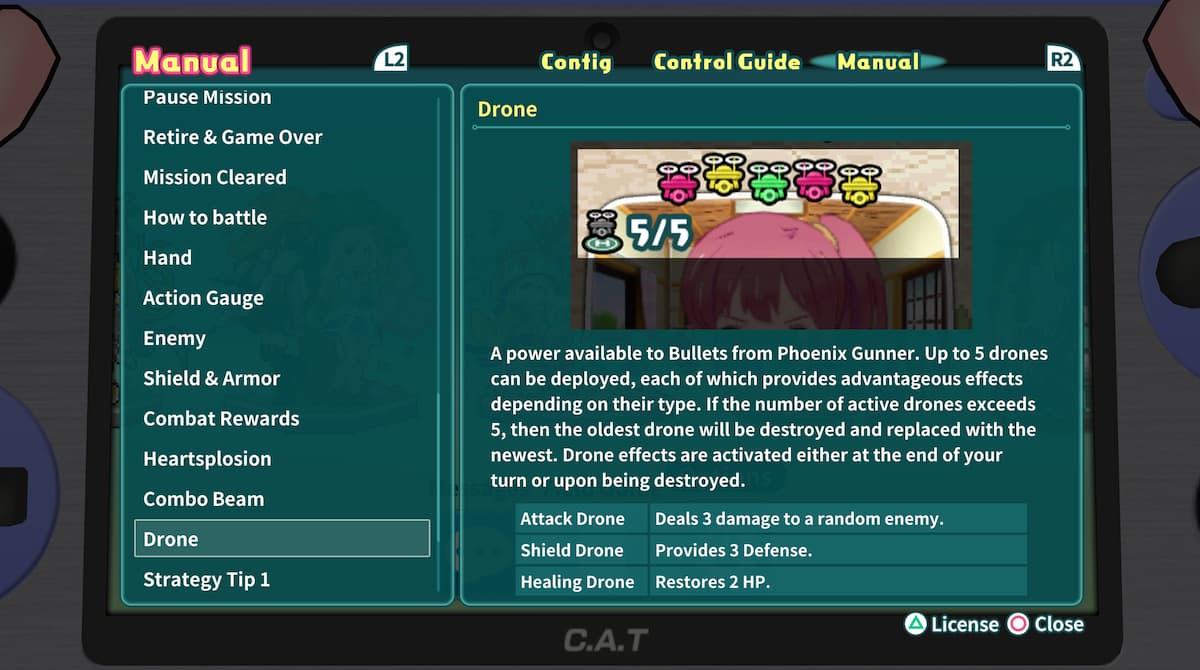Open the License information
The image size is (1200, 670).
click(952, 624)
